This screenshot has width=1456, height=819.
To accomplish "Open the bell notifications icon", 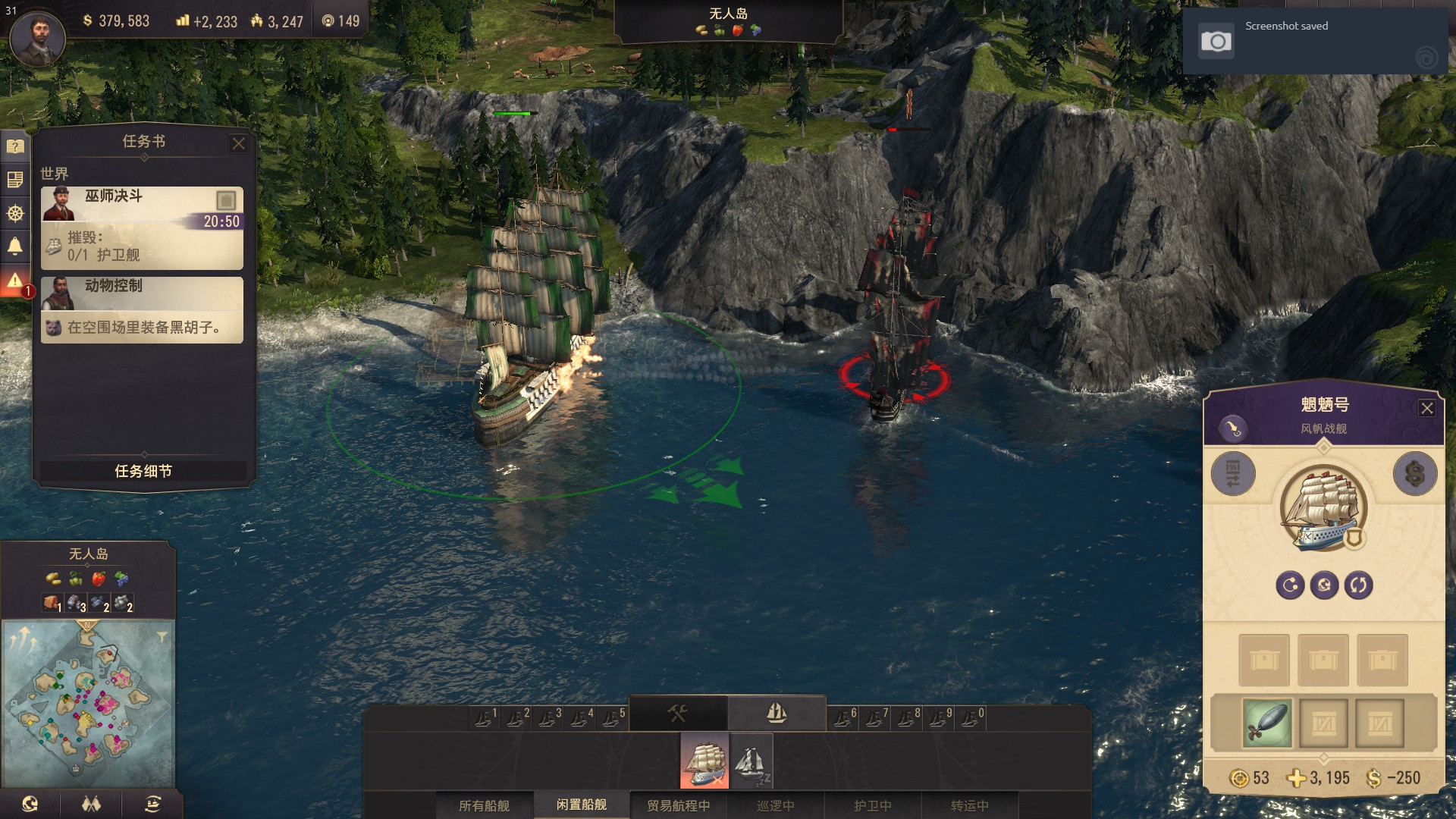I will tap(15, 246).
